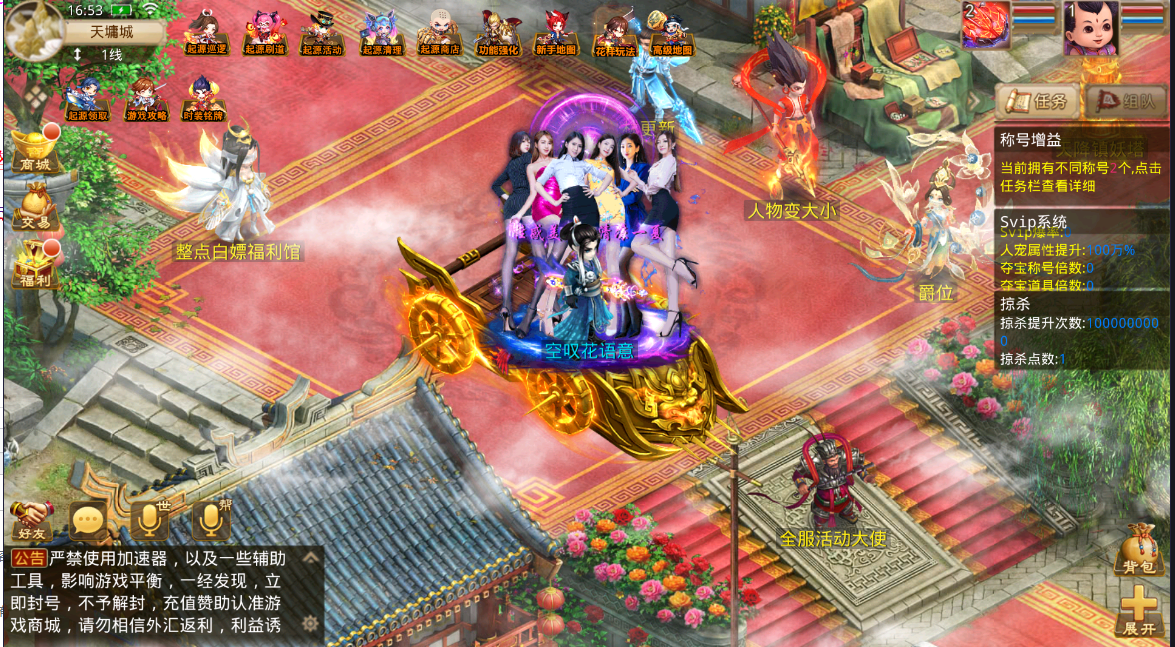
Task: Open the 好友 friends list
Action: pyautogui.click(x=31, y=520)
